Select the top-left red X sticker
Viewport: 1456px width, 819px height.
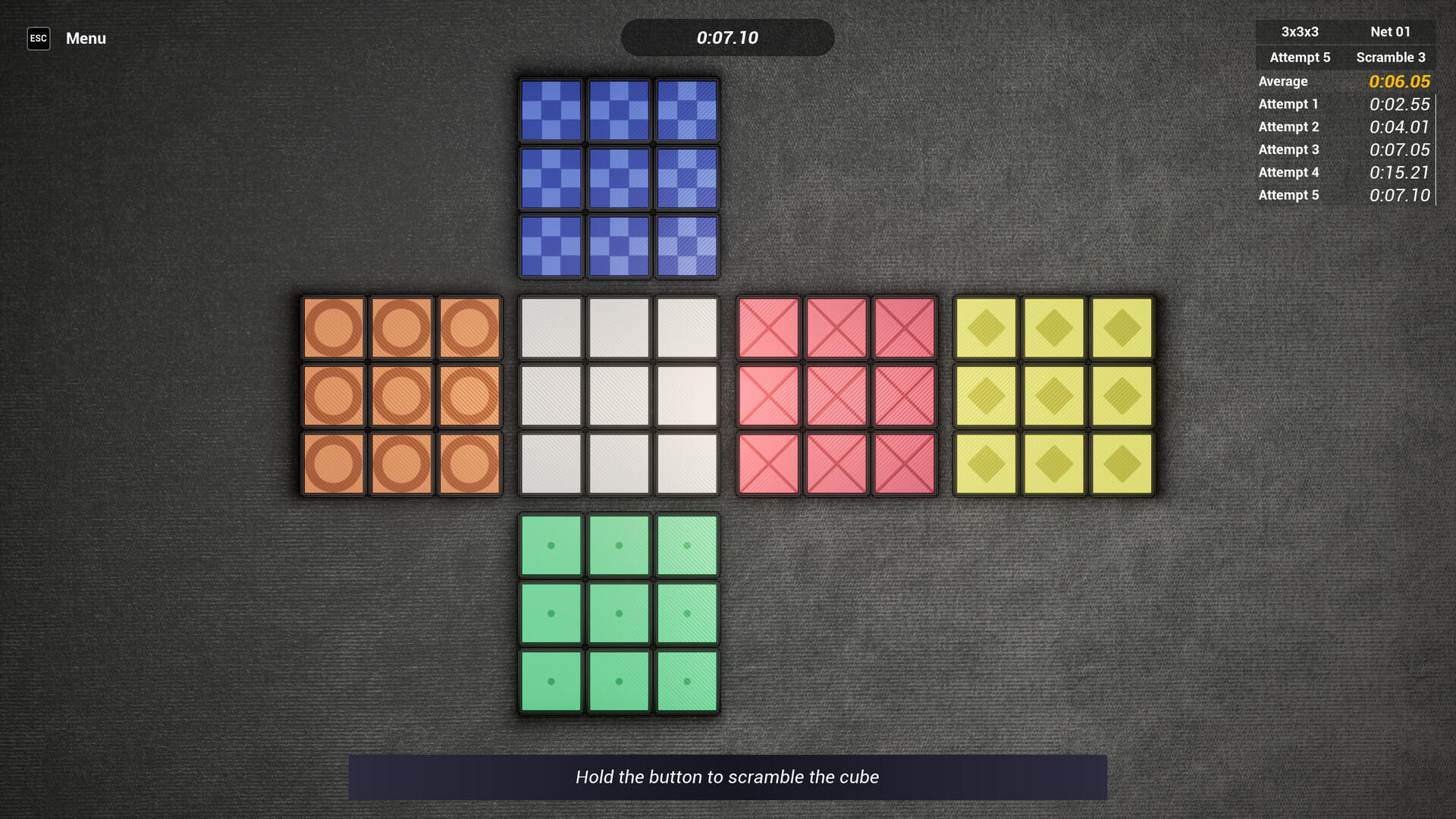[x=768, y=328]
